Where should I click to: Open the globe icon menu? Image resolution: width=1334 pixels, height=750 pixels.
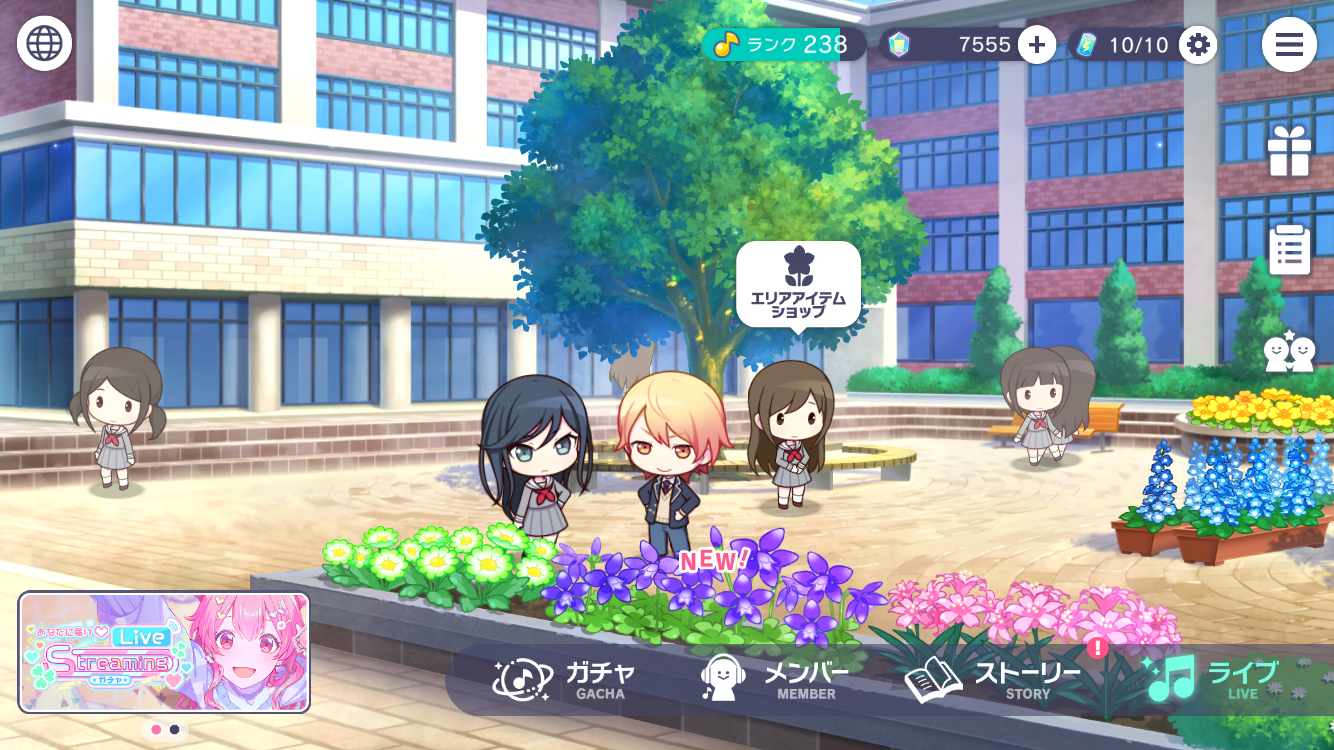[44, 44]
